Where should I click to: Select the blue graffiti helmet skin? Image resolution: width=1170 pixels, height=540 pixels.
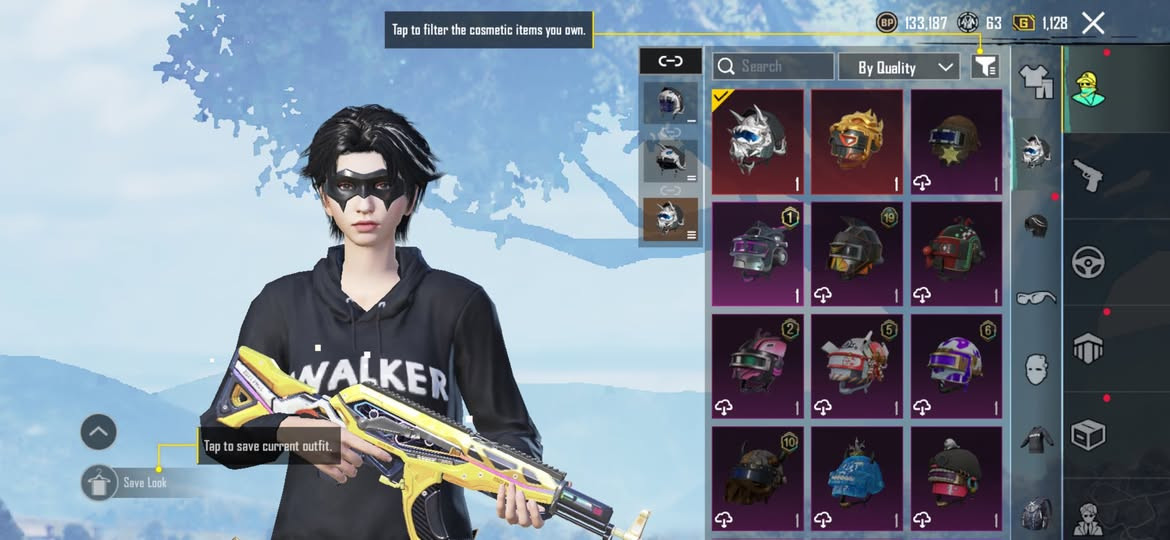[857, 478]
